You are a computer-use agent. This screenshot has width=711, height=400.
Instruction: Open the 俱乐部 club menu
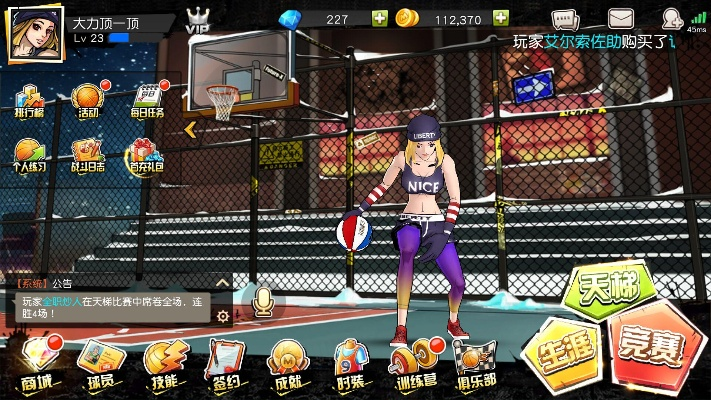click(477, 363)
